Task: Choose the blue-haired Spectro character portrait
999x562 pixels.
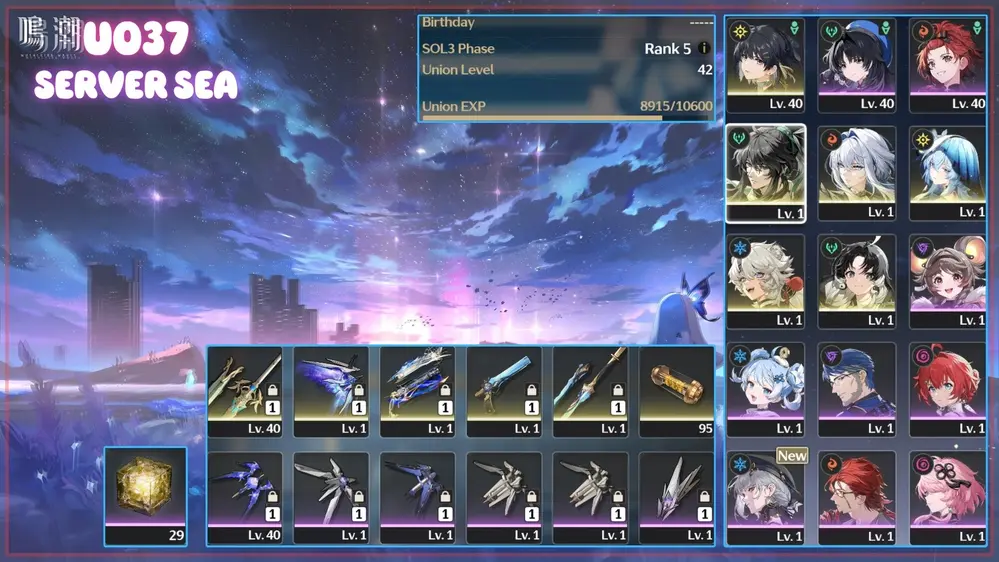Action: (x=947, y=170)
